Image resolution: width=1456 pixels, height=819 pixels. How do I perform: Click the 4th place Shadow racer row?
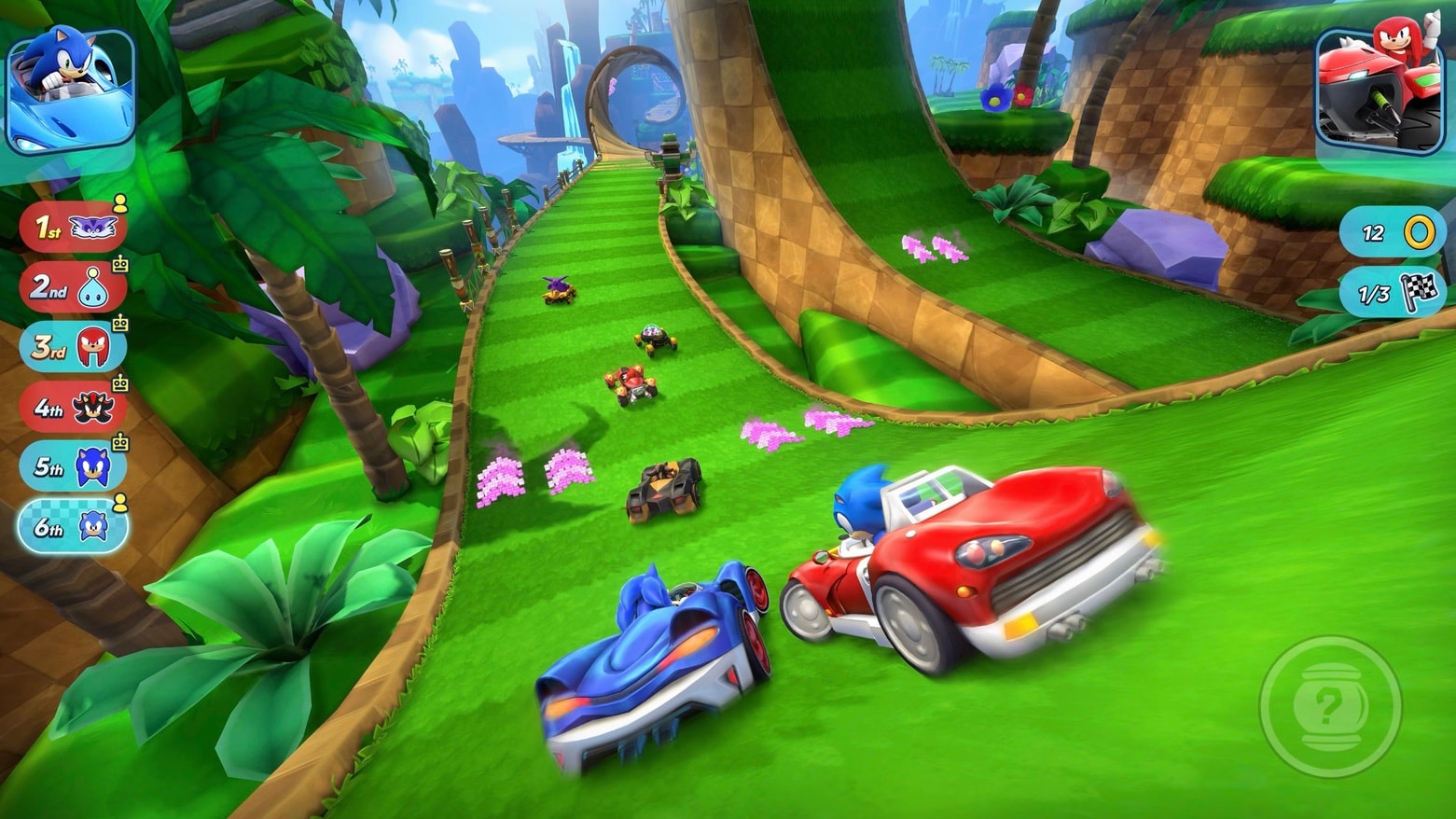tap(73, 407)
